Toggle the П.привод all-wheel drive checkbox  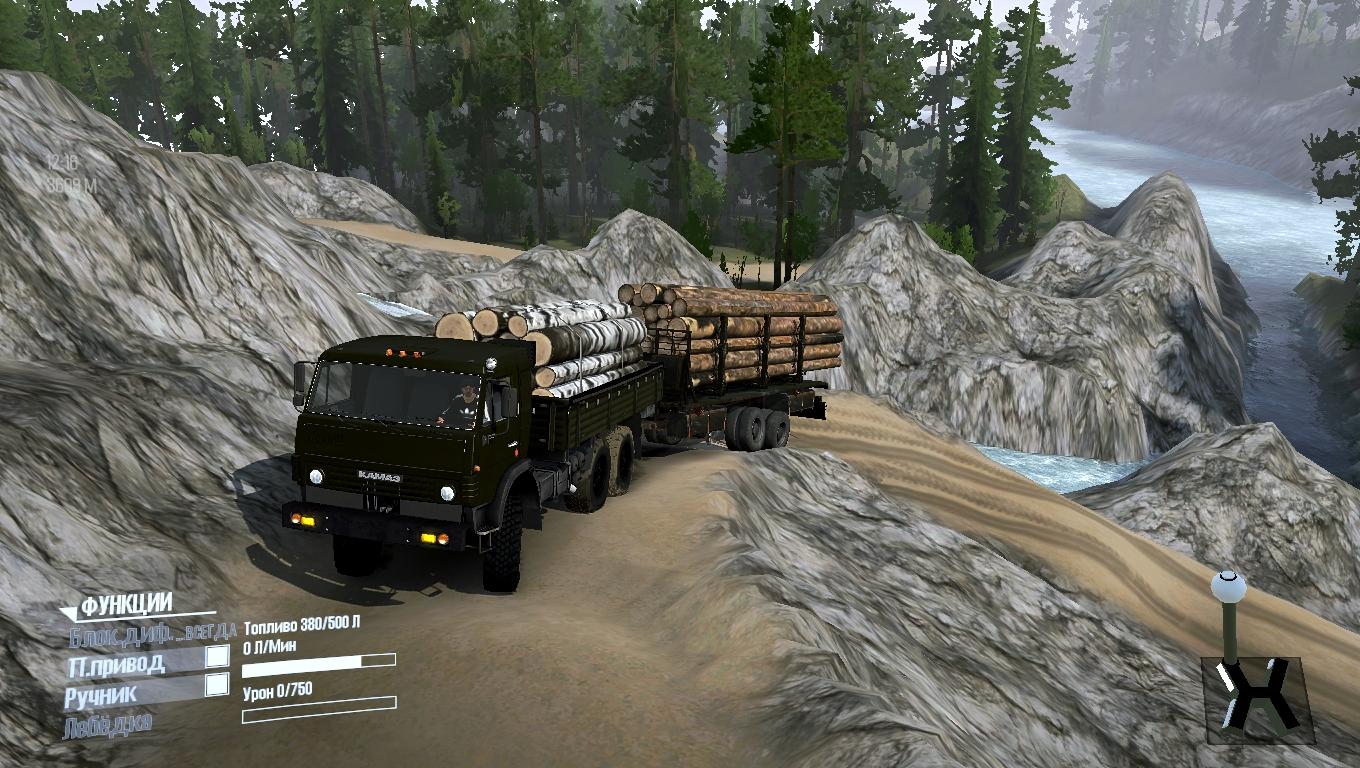pyautogui.click(x=216, y=657)
